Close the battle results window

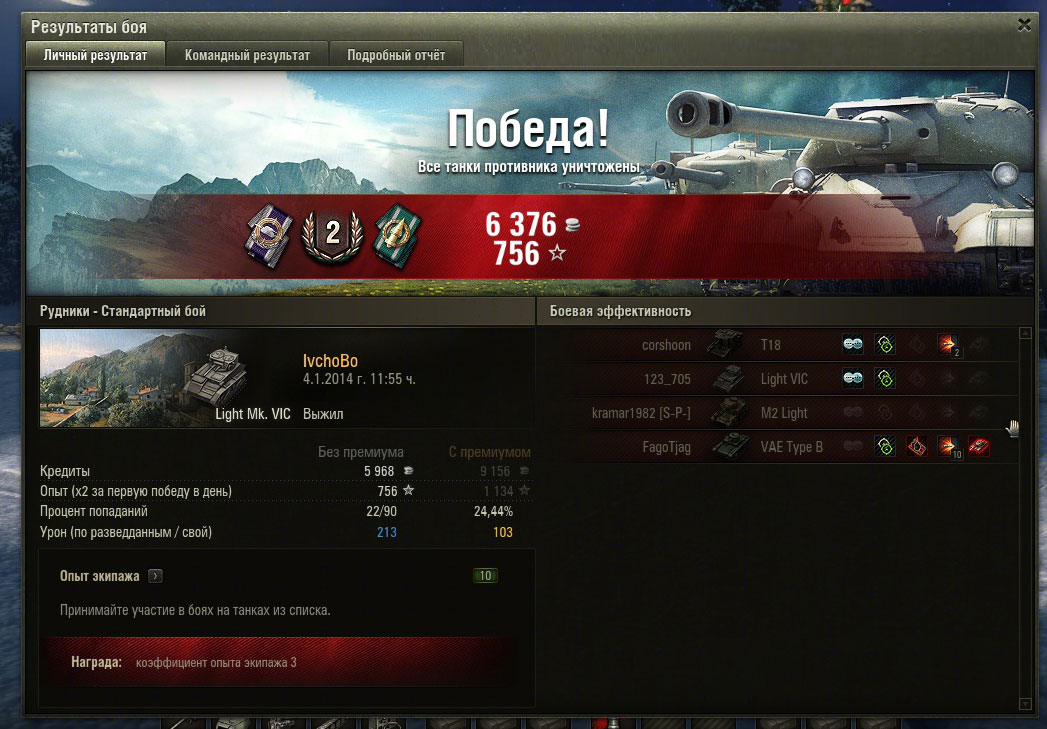pyautogui.click(x=1023, y=24)
